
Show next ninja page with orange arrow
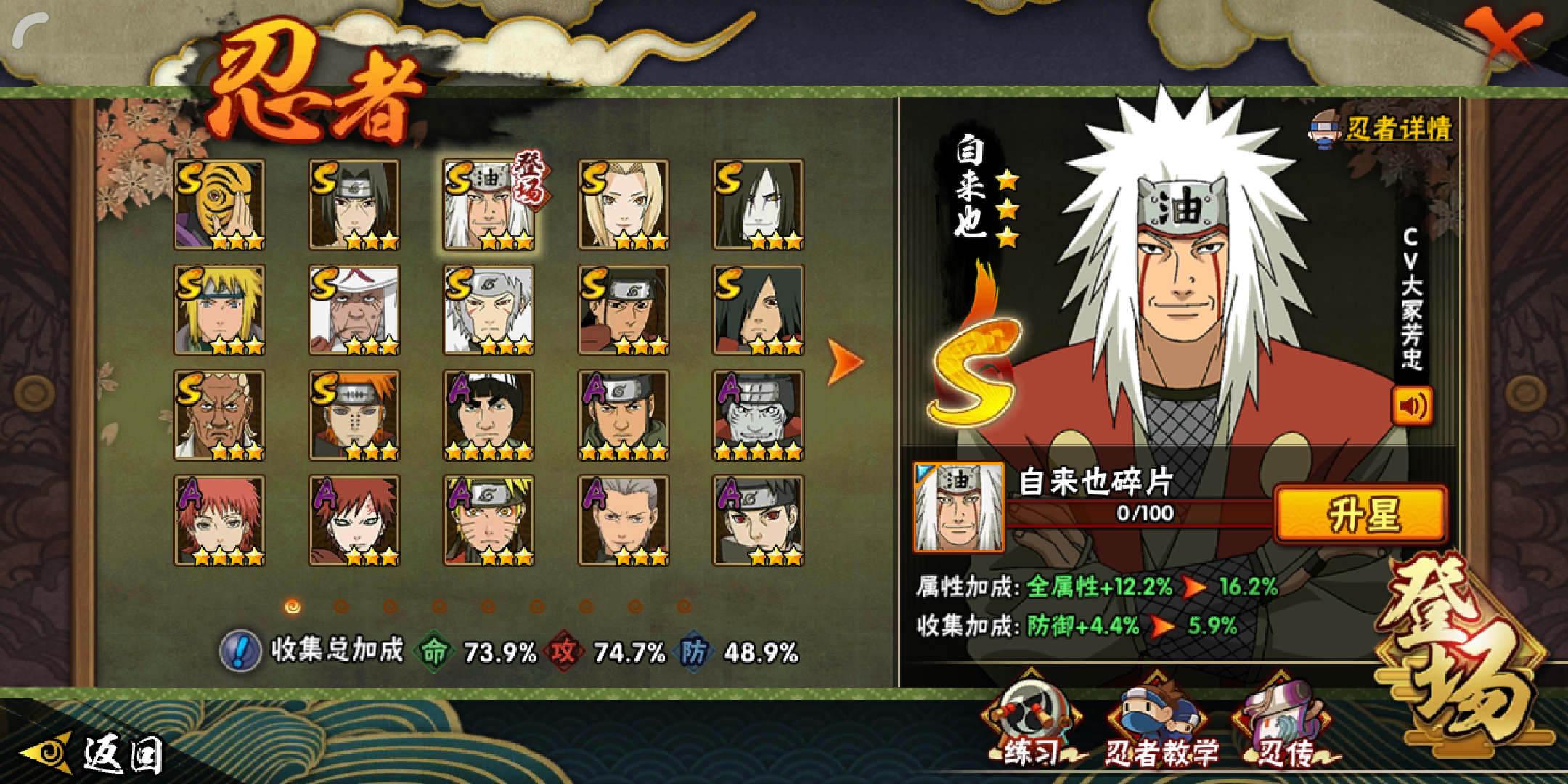845,362
